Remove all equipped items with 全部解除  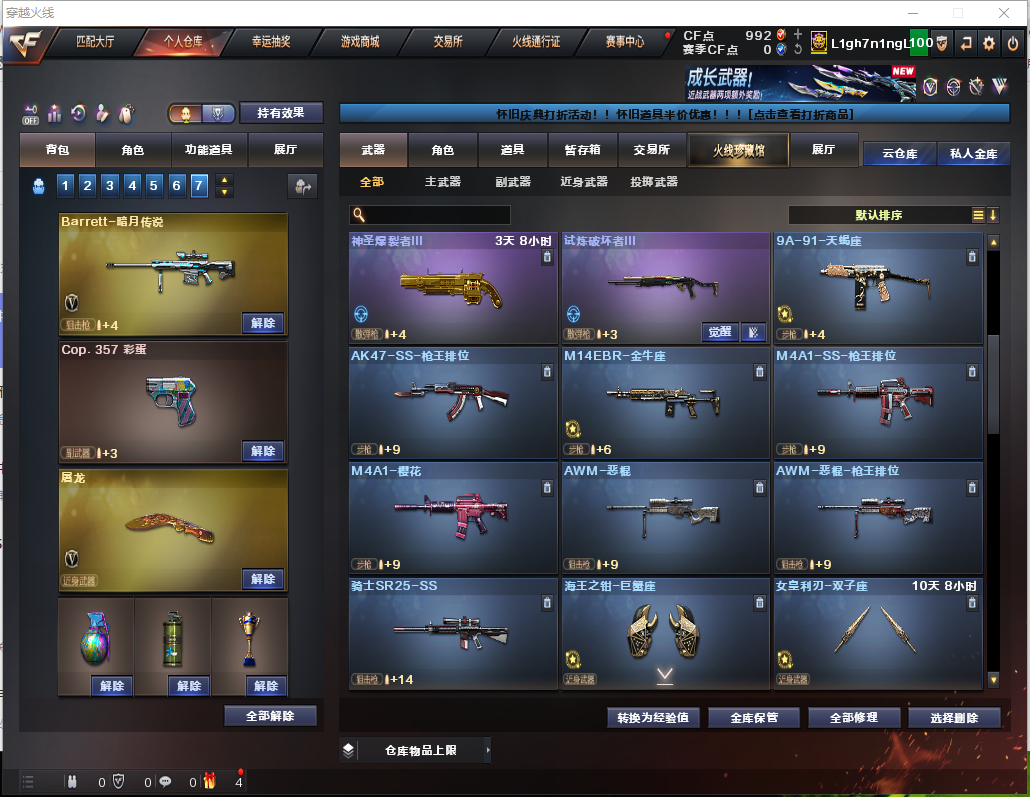click(270, 716)
